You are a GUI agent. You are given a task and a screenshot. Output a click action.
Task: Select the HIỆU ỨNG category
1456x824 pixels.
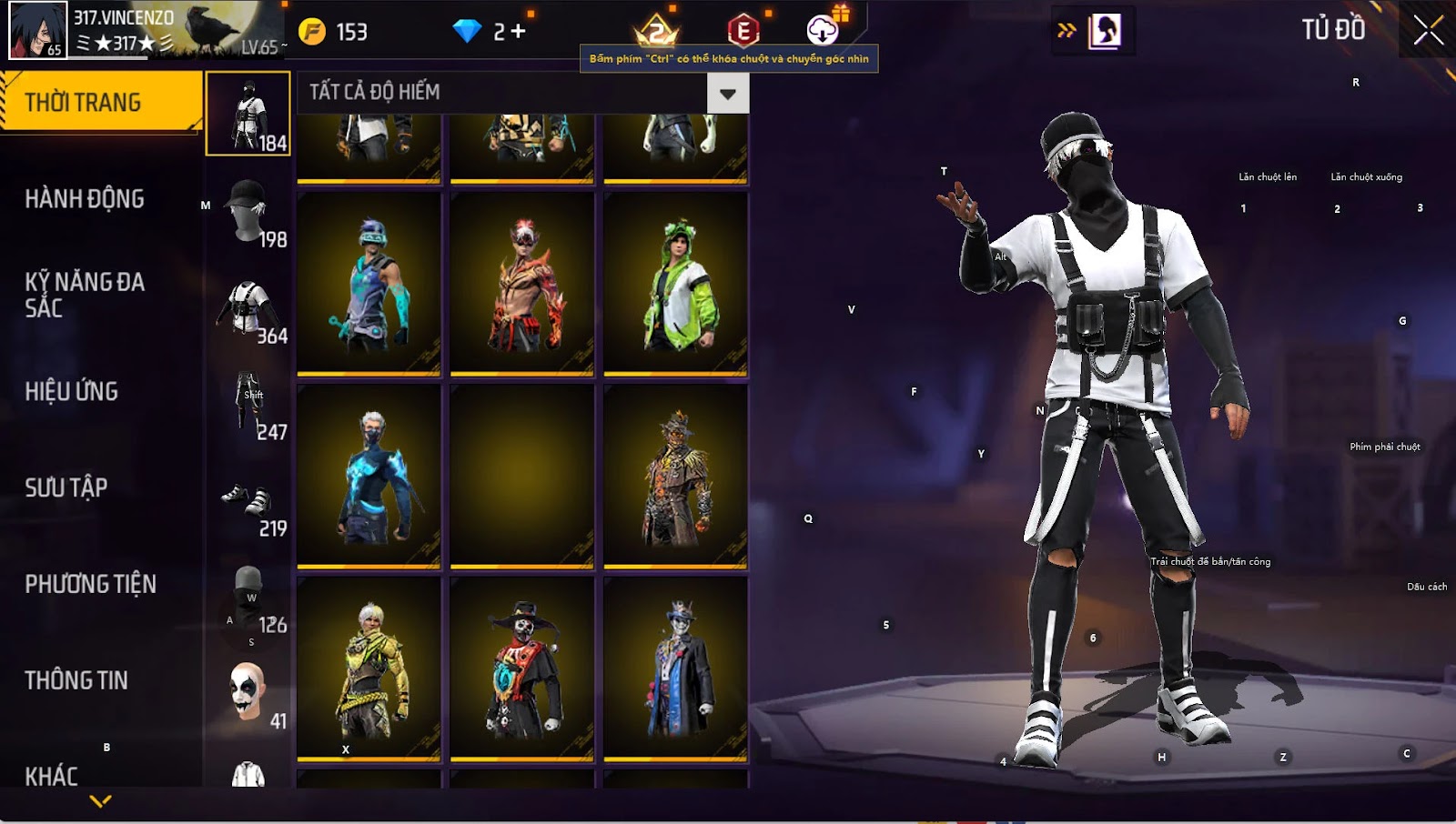(x=72, y=391)
